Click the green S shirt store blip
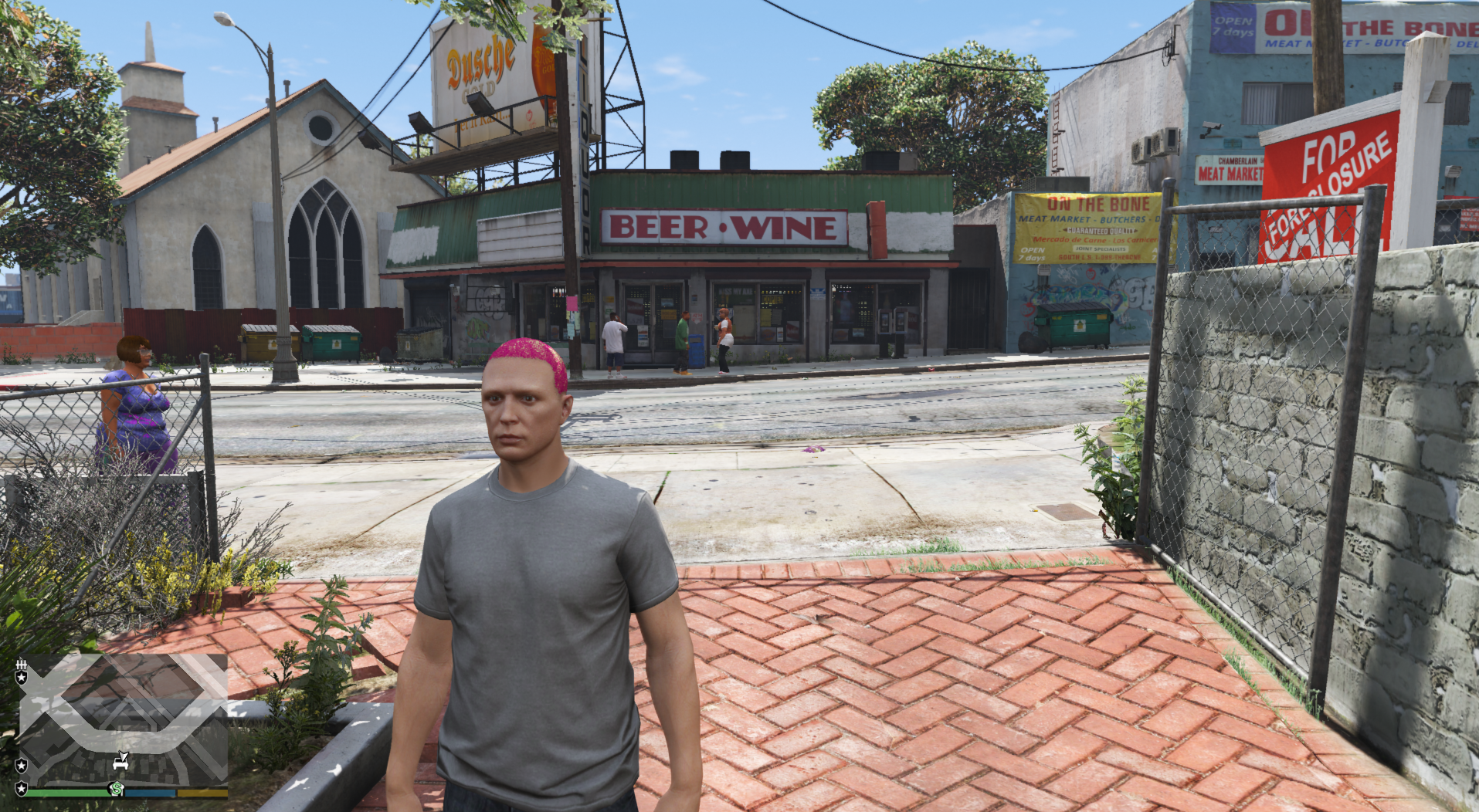The image size is (1479, 812). pyautogui.click(x=117, y=788)
